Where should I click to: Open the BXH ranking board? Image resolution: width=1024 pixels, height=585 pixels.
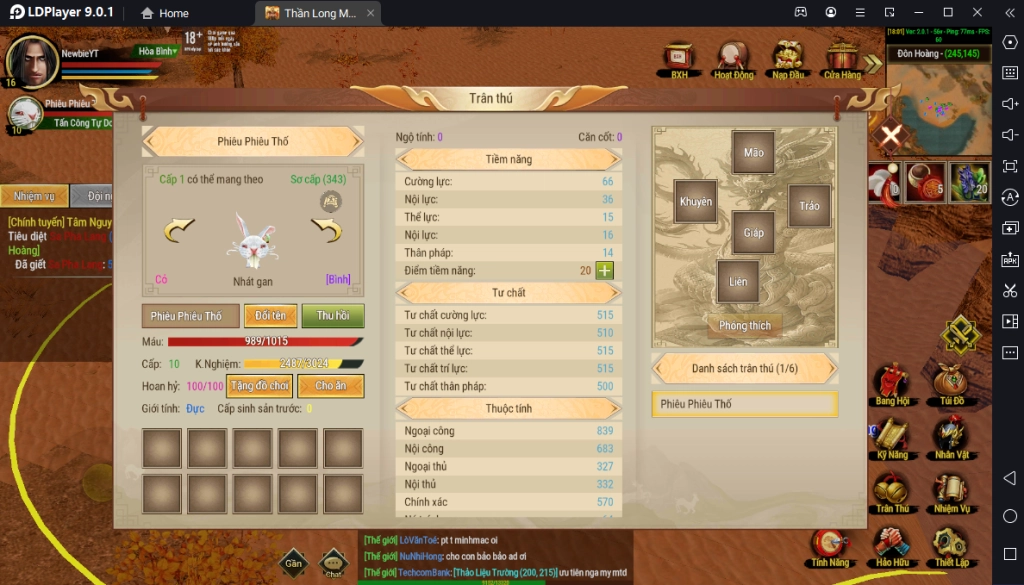679,59
